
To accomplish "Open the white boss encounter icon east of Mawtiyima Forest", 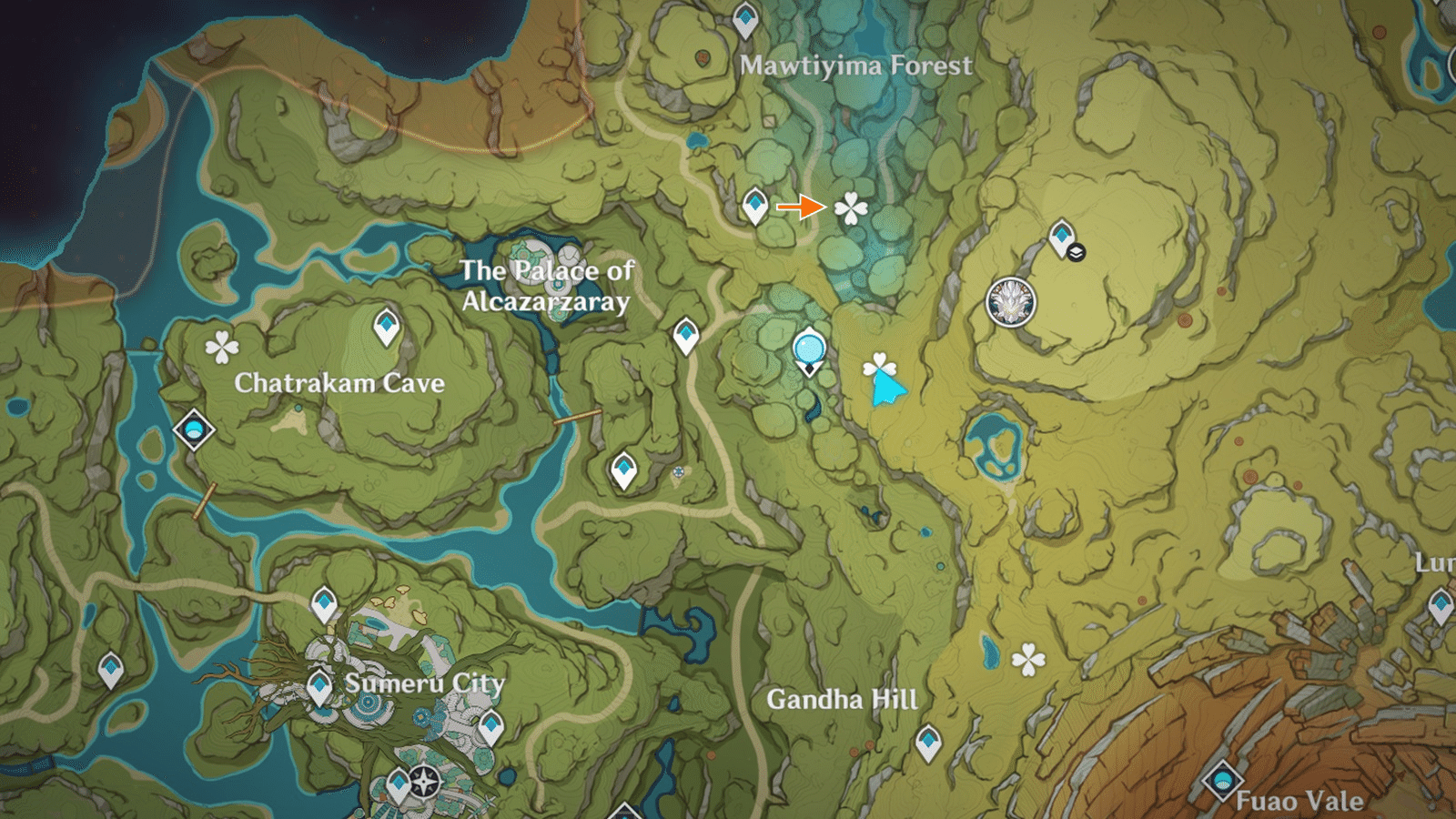I will point(1010,301).
